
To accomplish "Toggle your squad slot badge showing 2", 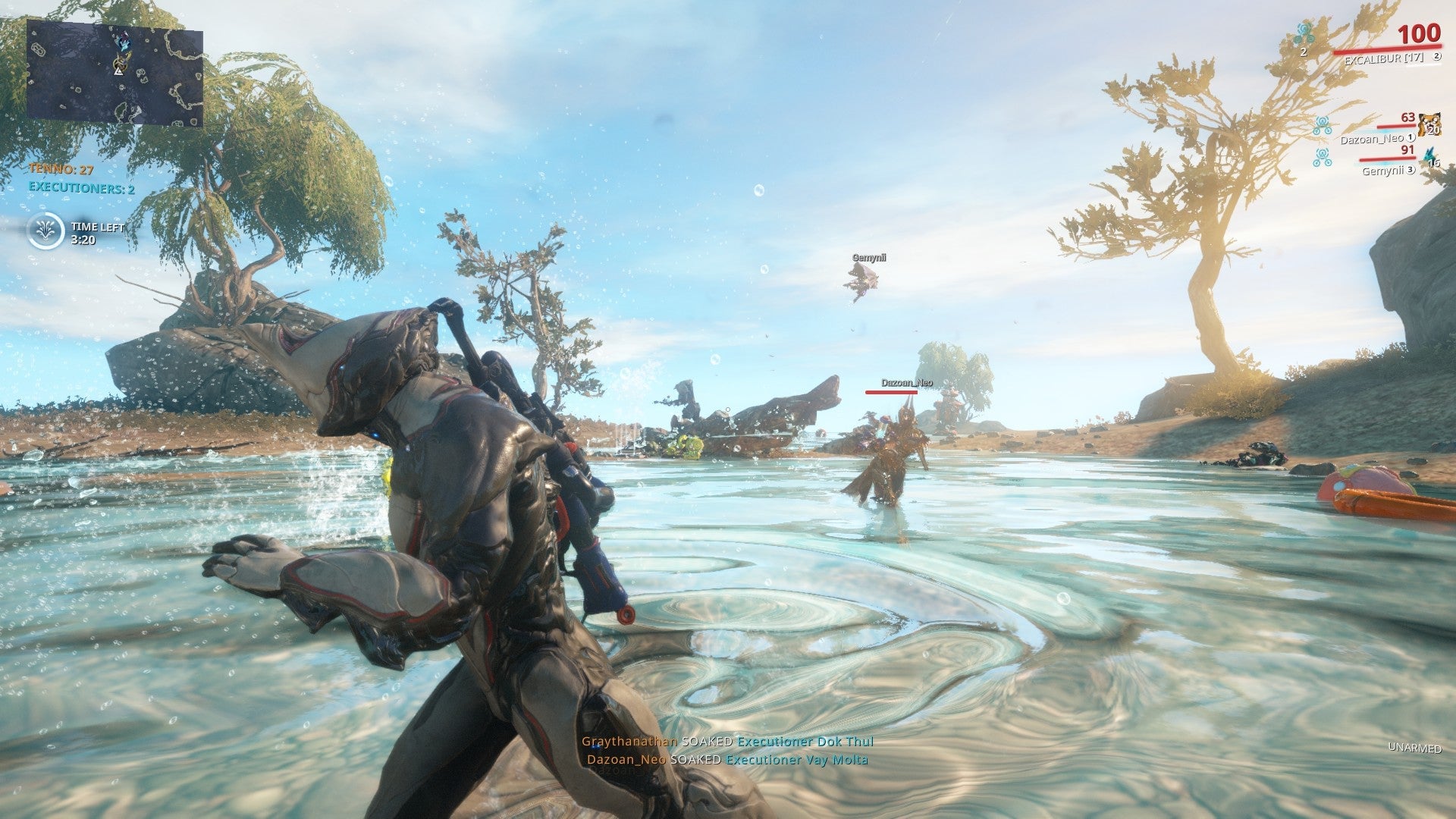I will [1437, 56].
